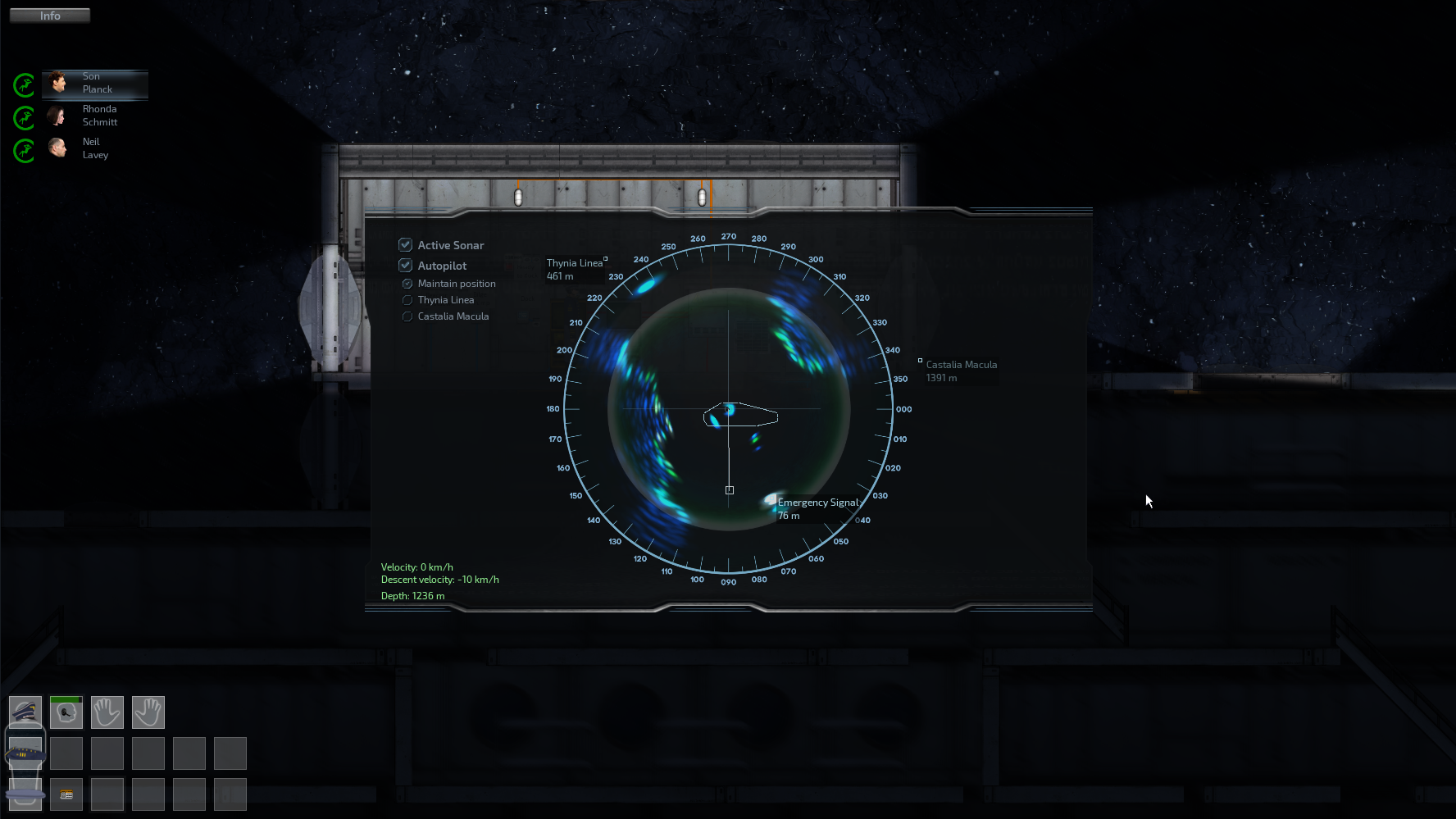Select Son Planck in the crew list
This screenshot has width=1456, height=819.
click(x=94, y=84)
